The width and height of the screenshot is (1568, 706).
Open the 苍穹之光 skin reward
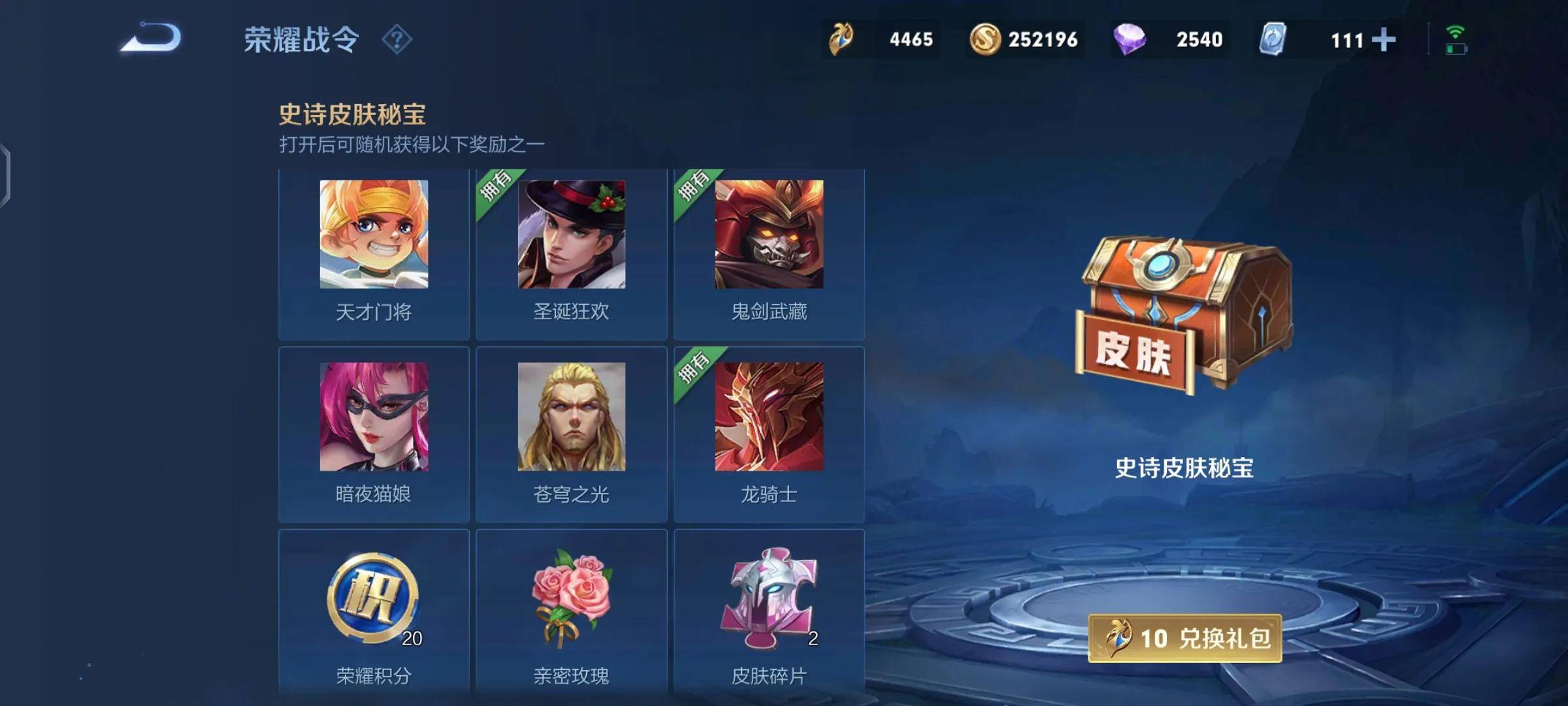pyautogui.click(x=571, y=434)
